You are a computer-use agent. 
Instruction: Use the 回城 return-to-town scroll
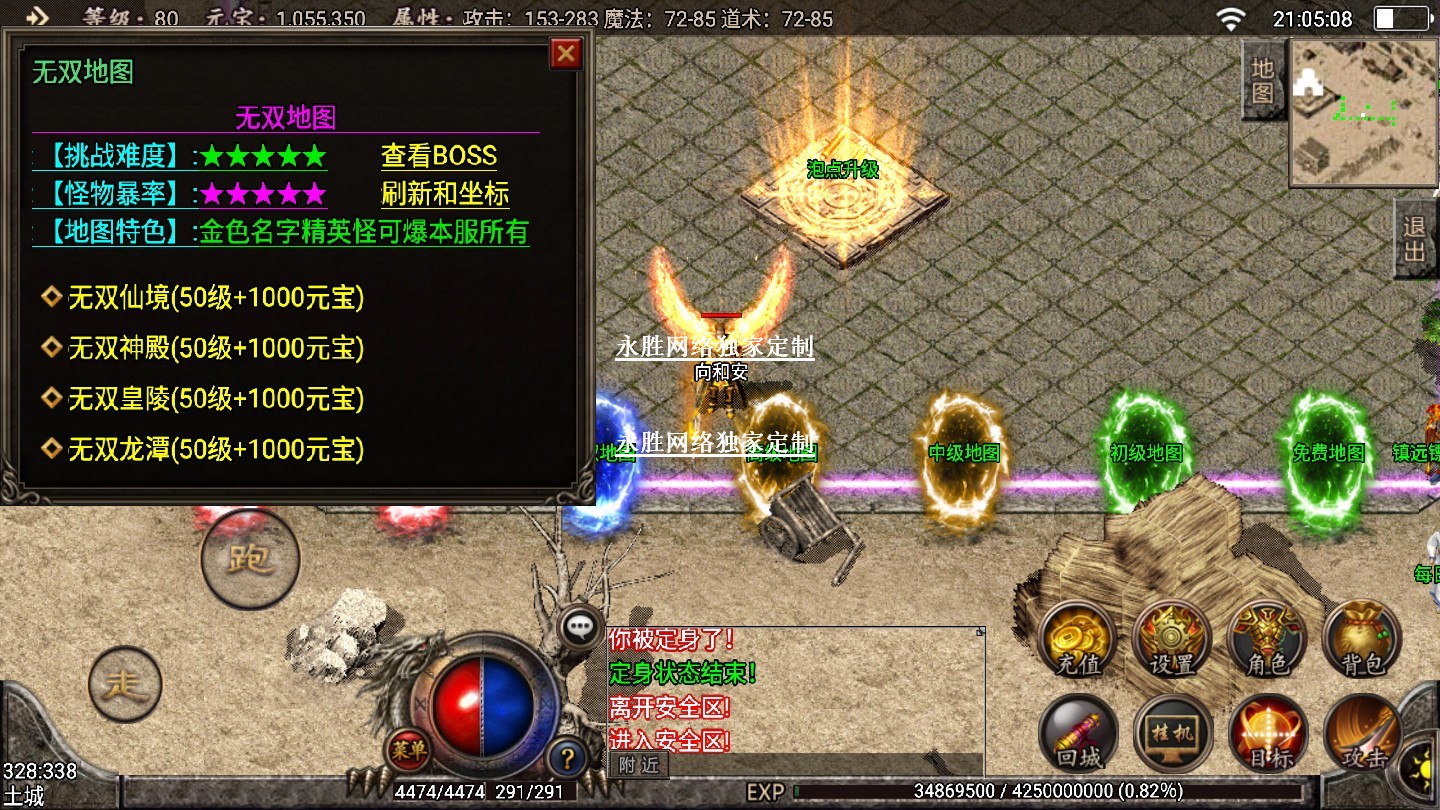click(1078, 733)
